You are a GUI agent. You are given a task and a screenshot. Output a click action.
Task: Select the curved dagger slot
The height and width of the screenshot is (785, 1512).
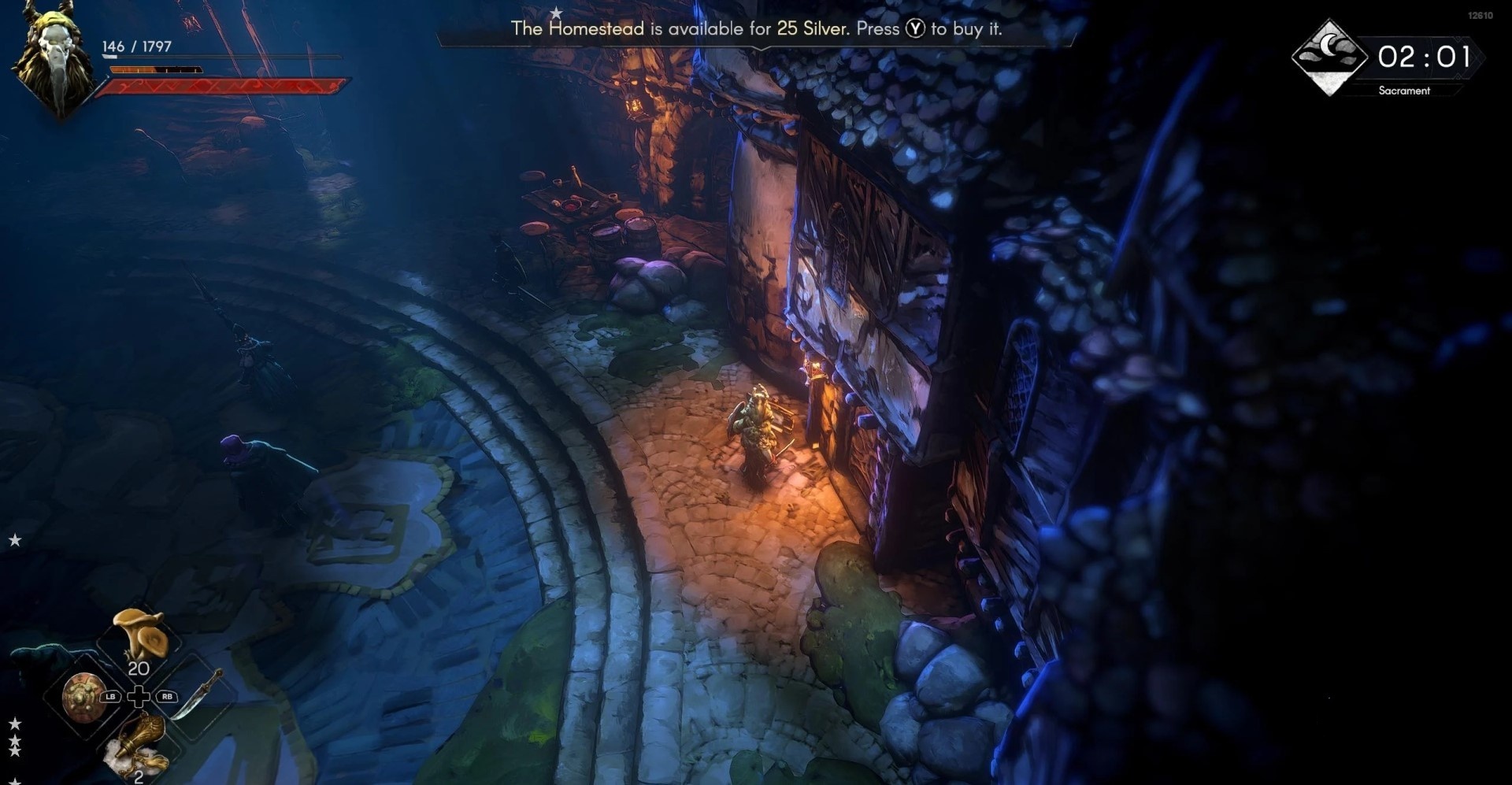pos(196,694)
